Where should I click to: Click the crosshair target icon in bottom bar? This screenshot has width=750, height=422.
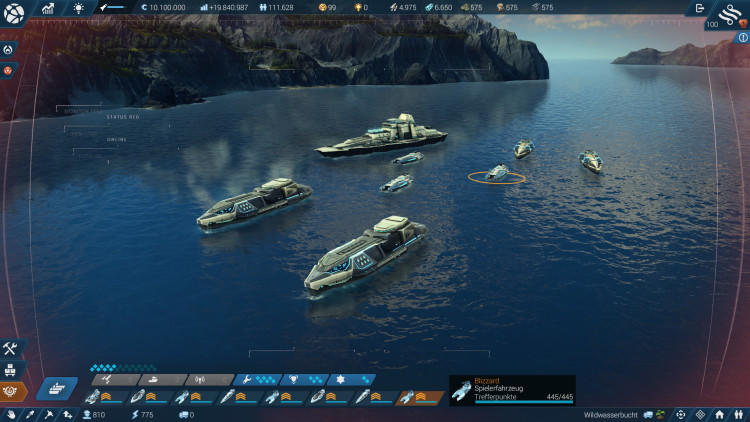click(x=680, y=414)
